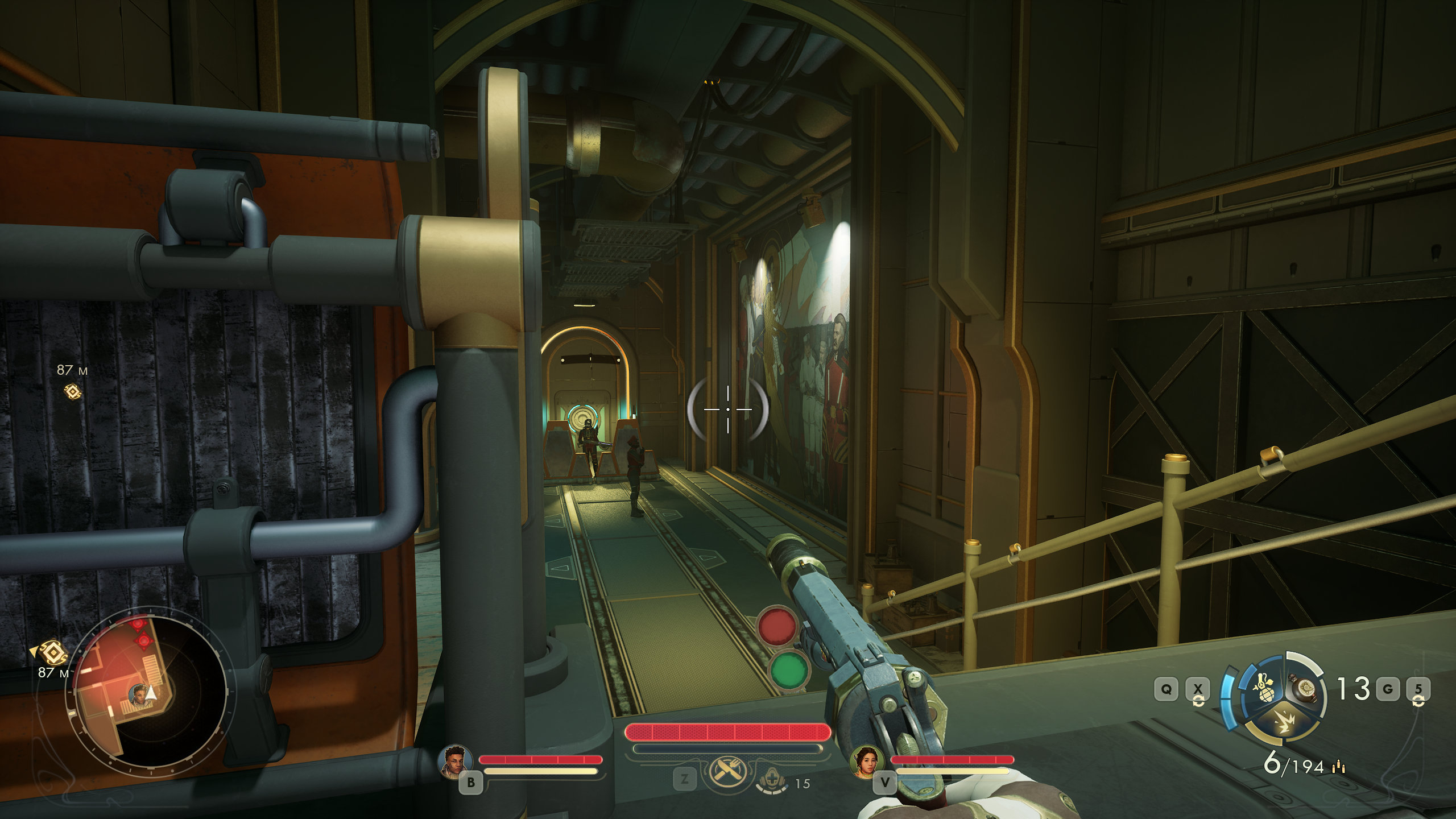
Task: Select the floating 87 m objective marker
Action: (72, 392)
